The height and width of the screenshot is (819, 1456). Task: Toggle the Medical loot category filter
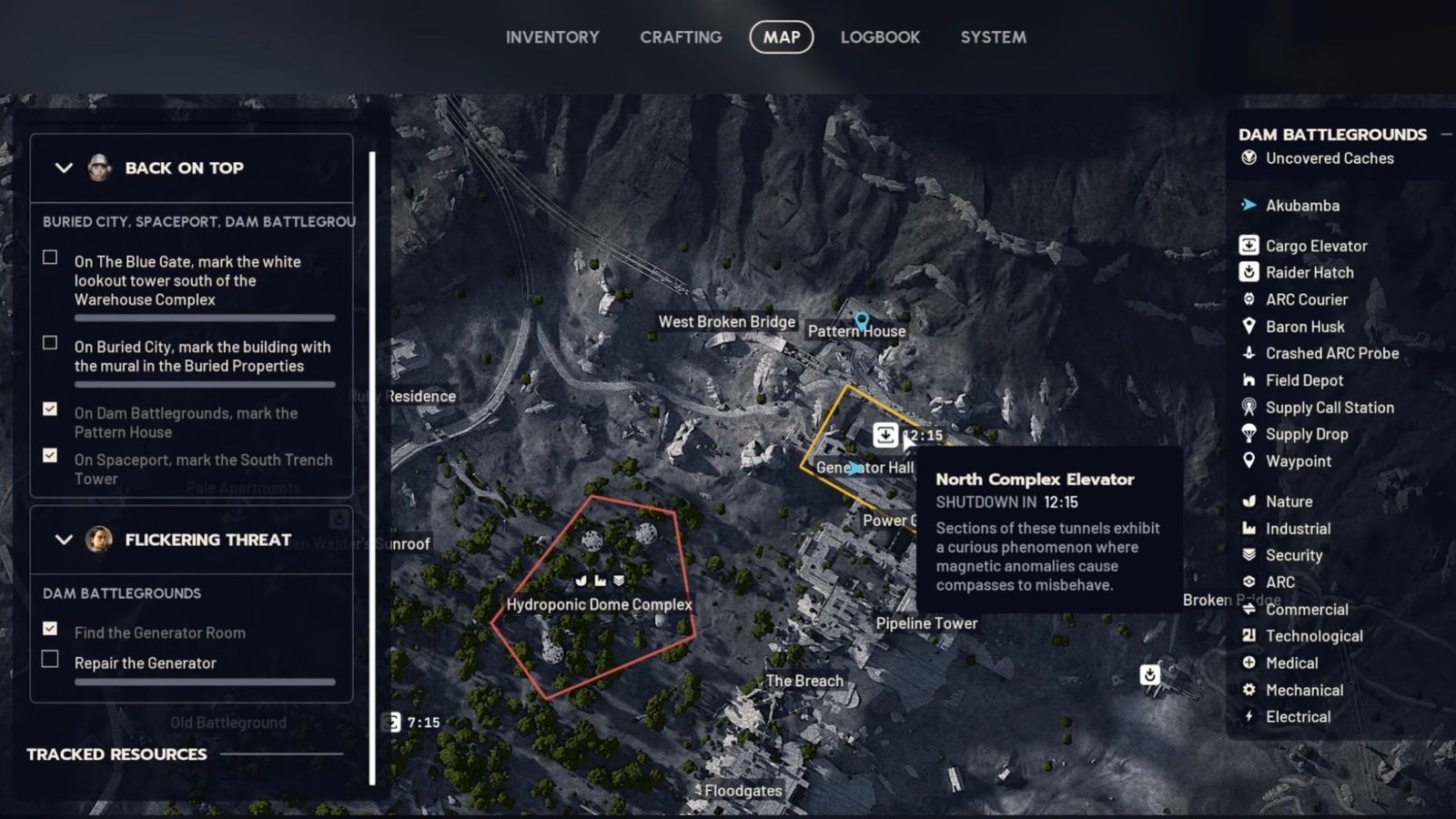[1290, 663]
